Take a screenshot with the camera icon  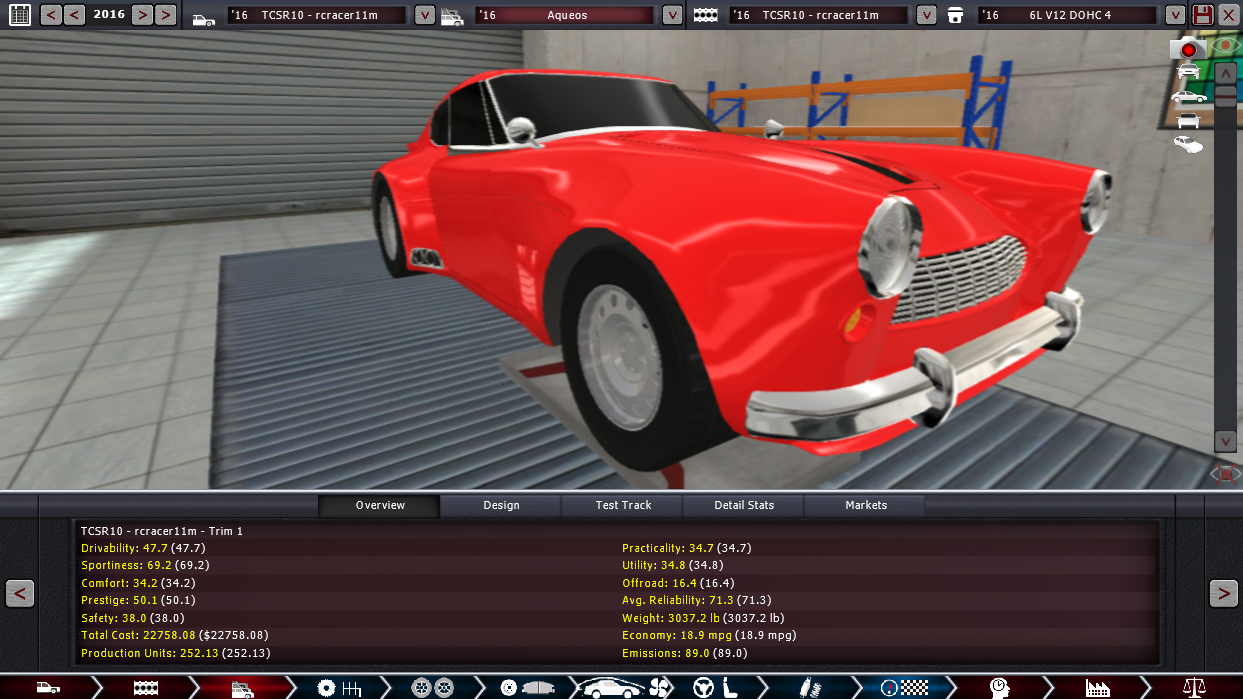(1188, 48)
